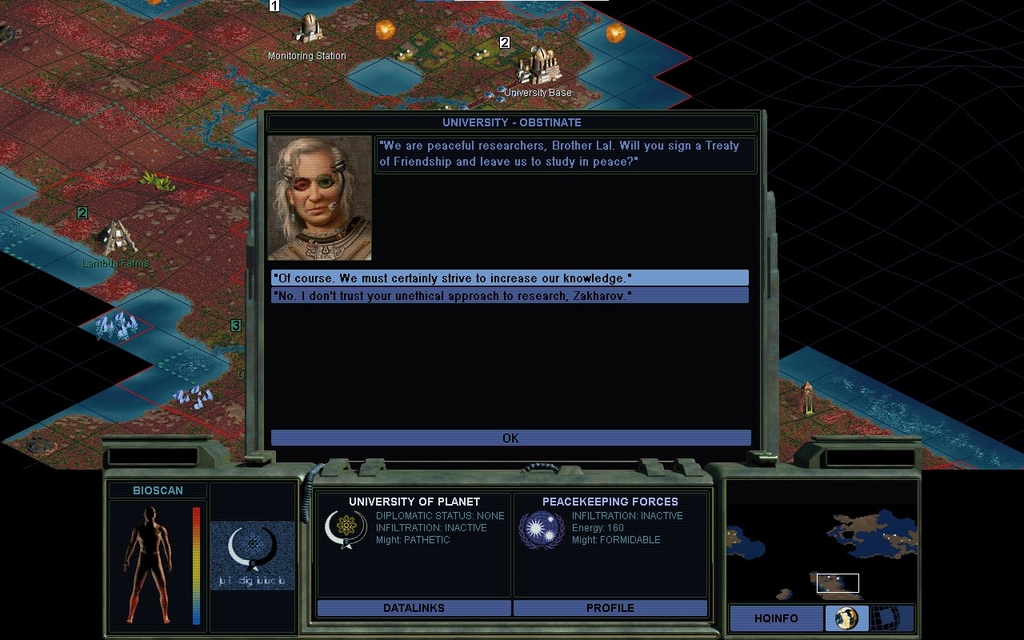Select the Peacekeeping Forces faction entry
Viewport: 1024px width, 640px height.
pyautogui.click(x=610, y=522)
